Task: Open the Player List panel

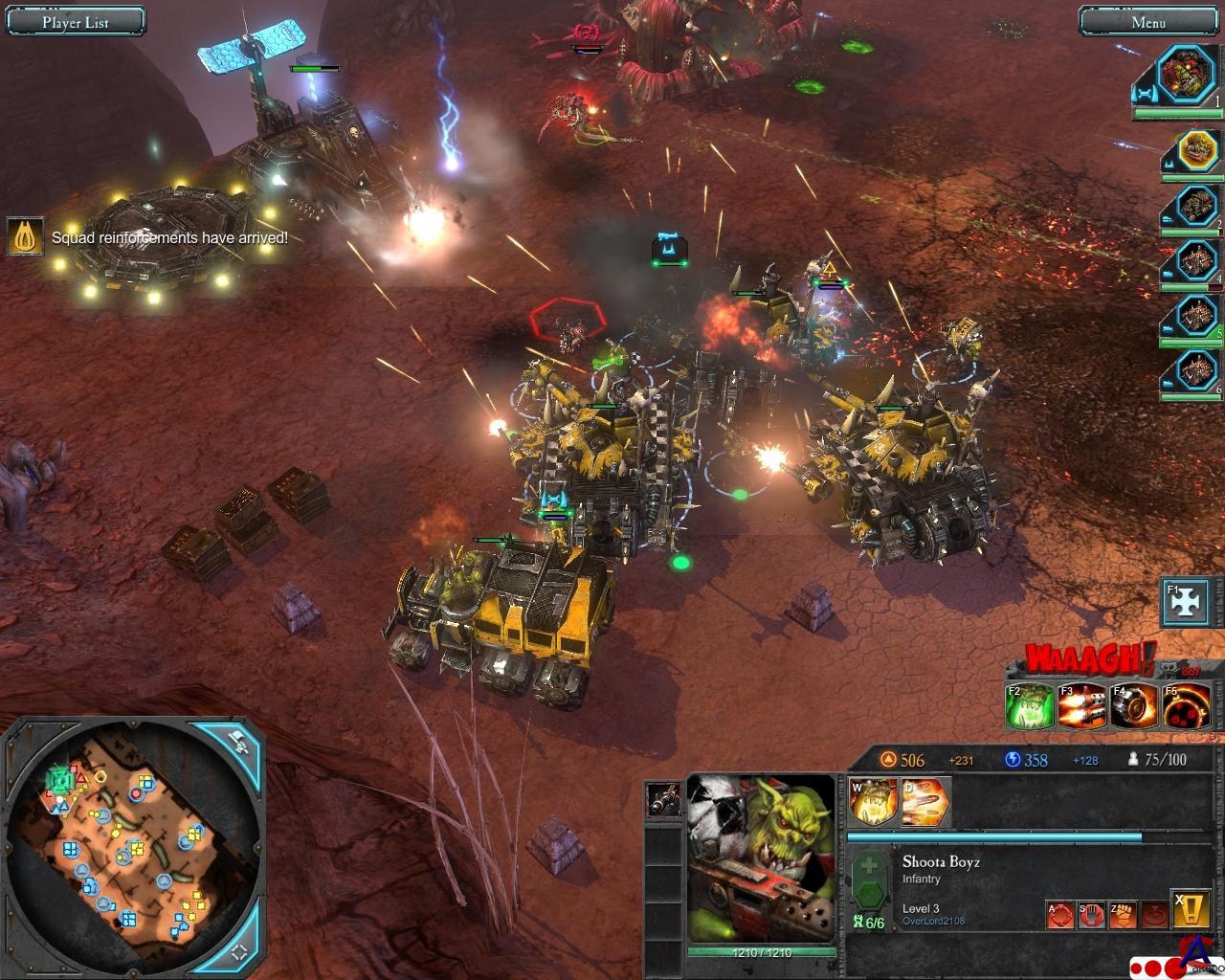Action: [75, 21]
